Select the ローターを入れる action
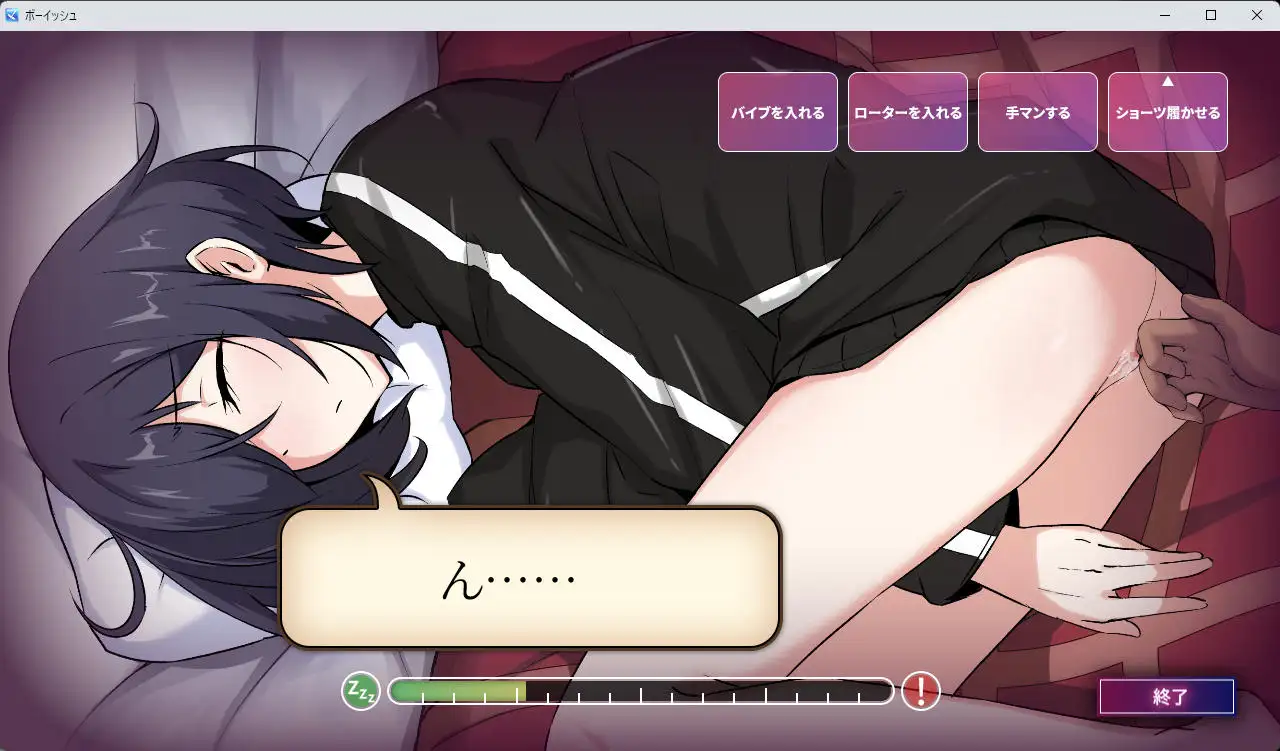Viewport: 1280px width, 751px height. click(907, 112)
